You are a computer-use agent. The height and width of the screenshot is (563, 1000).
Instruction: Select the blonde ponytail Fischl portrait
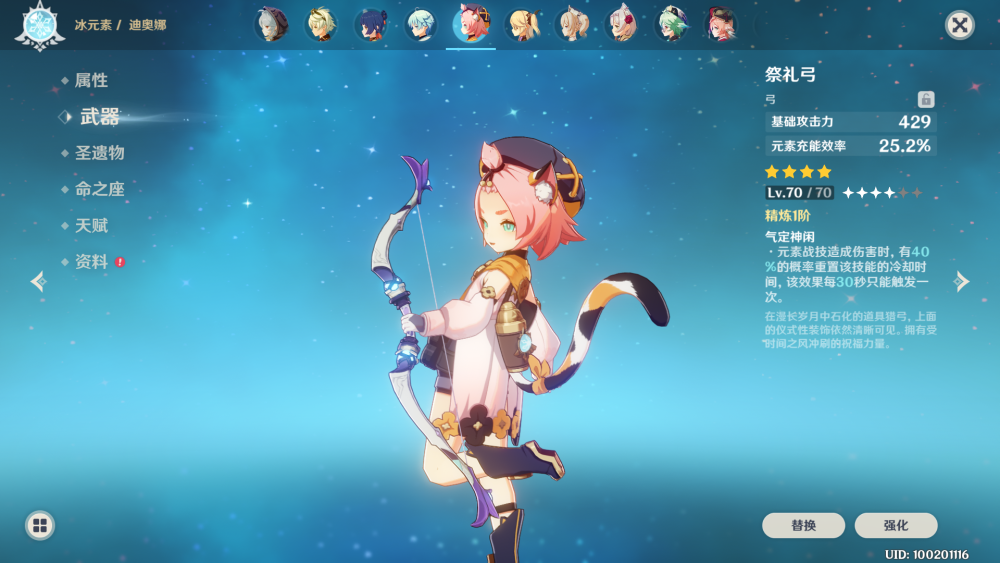pos(521,24)
